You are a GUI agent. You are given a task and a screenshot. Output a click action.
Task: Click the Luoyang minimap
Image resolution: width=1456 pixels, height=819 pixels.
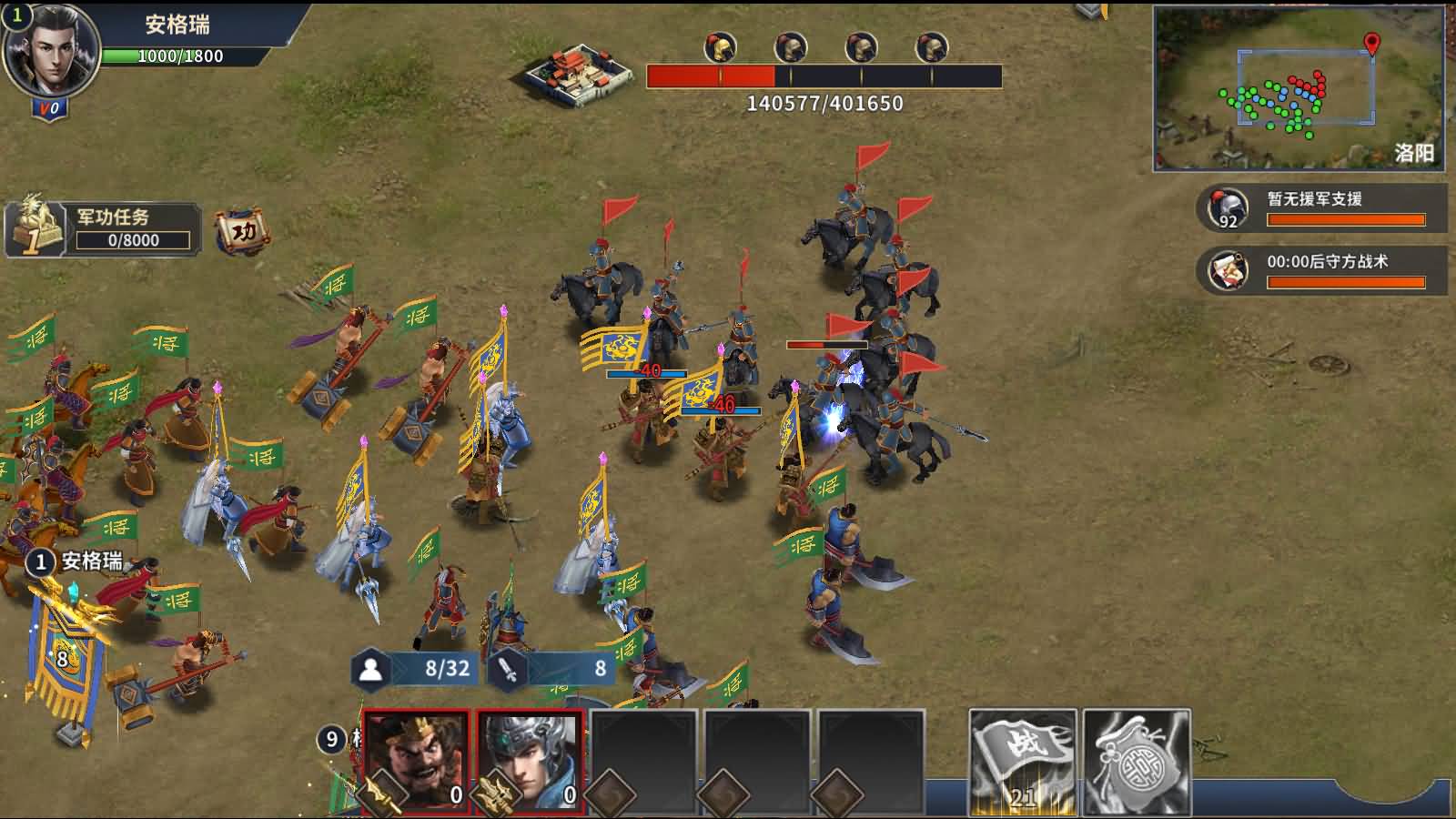[1299, 88]
